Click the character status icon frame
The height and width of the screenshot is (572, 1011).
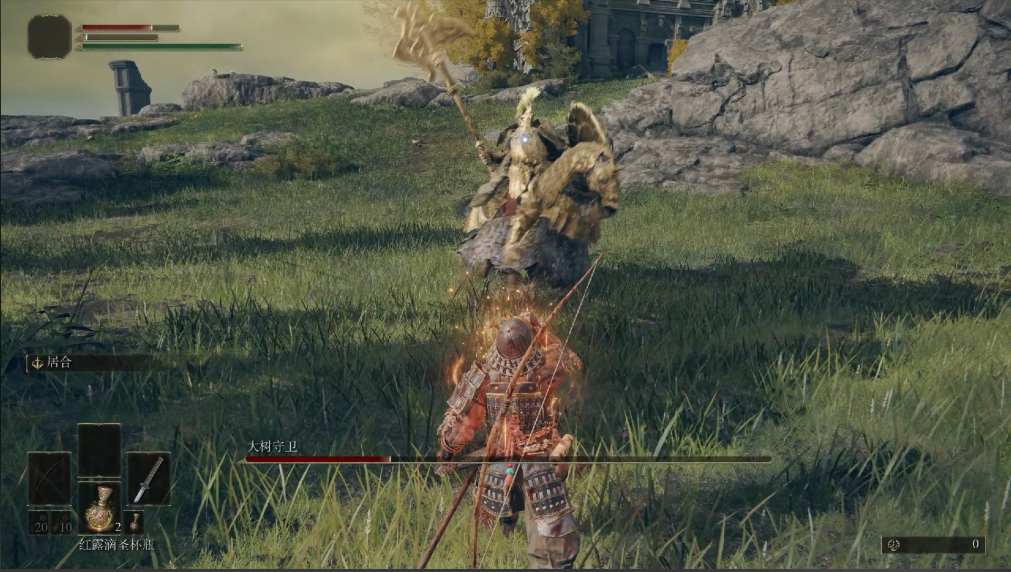(49, 37)
